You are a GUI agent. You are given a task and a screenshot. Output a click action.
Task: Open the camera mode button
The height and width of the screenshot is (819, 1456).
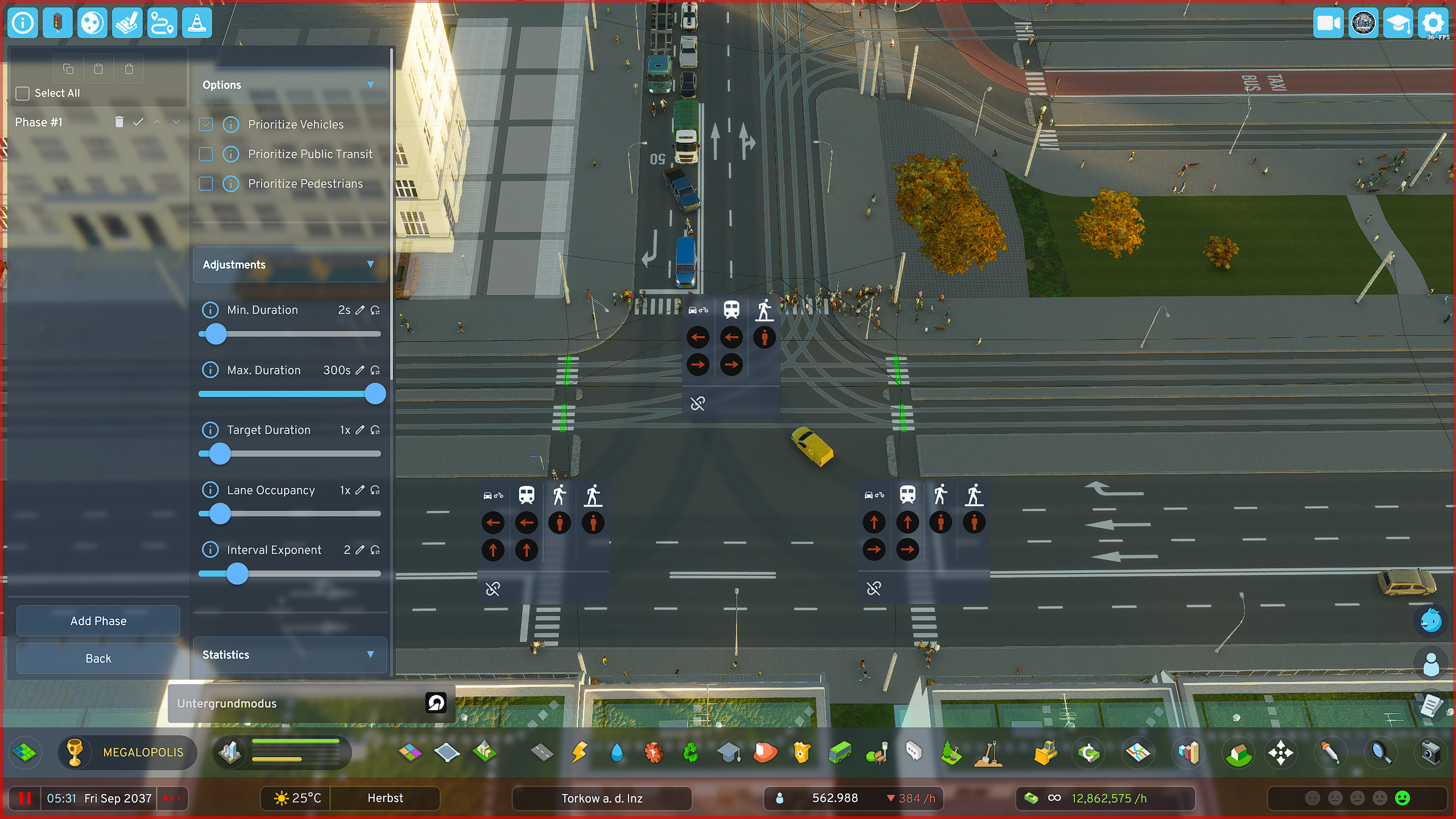click(1328, 23)
